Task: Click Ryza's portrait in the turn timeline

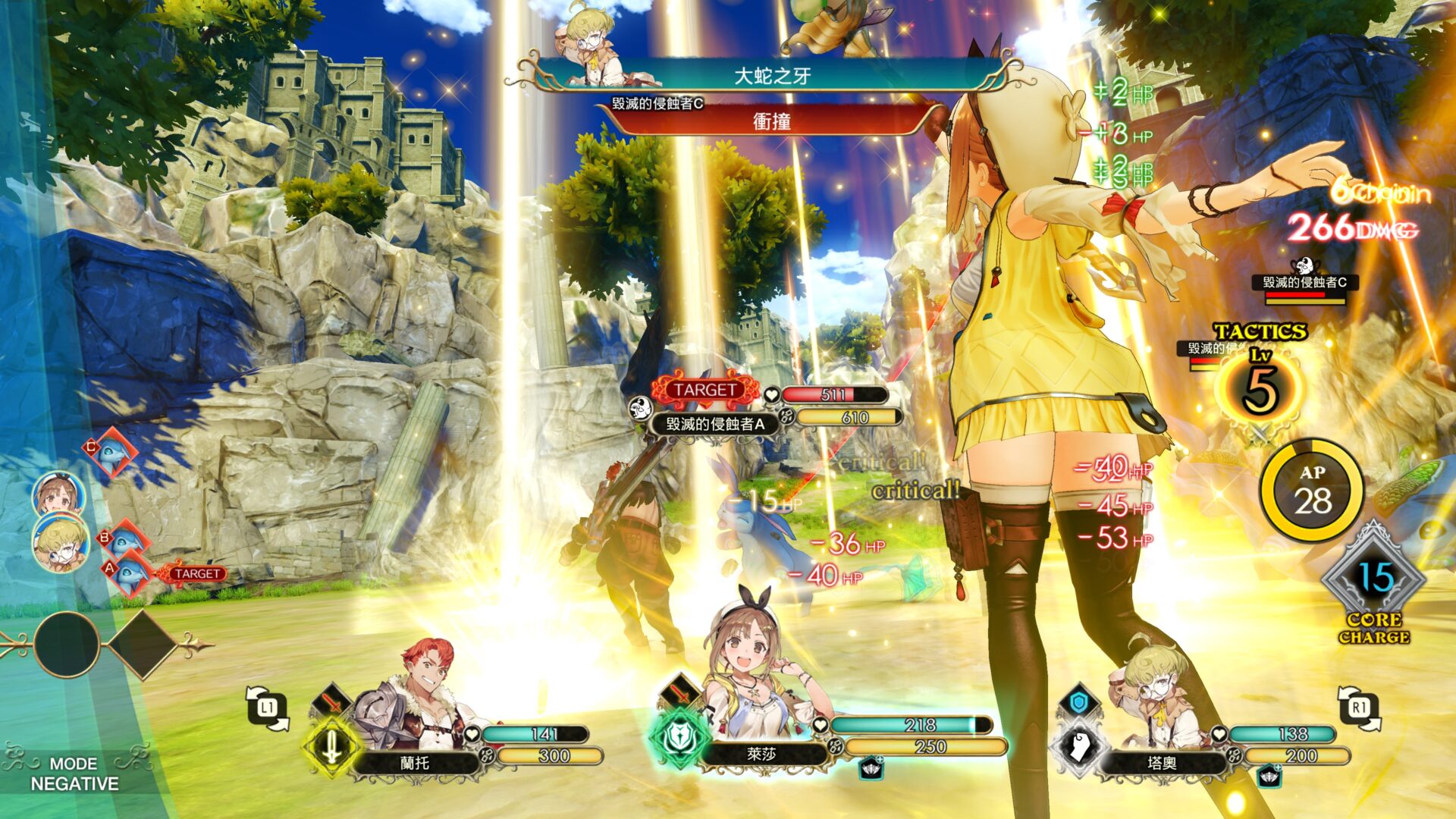Action: click(x=58, y=494)
